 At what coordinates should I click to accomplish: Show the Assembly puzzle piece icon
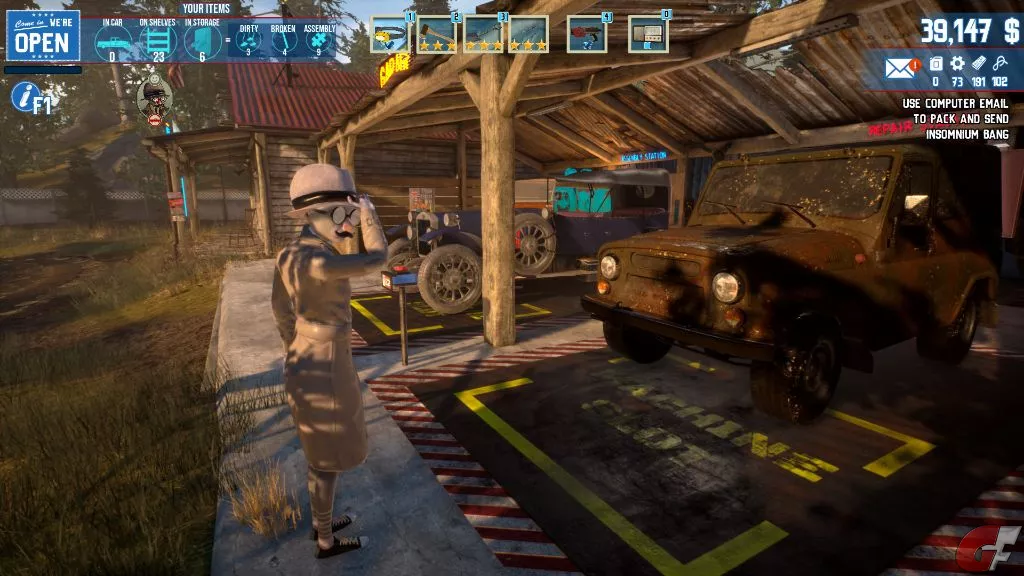pyautogui.click(x=320, y=42)
